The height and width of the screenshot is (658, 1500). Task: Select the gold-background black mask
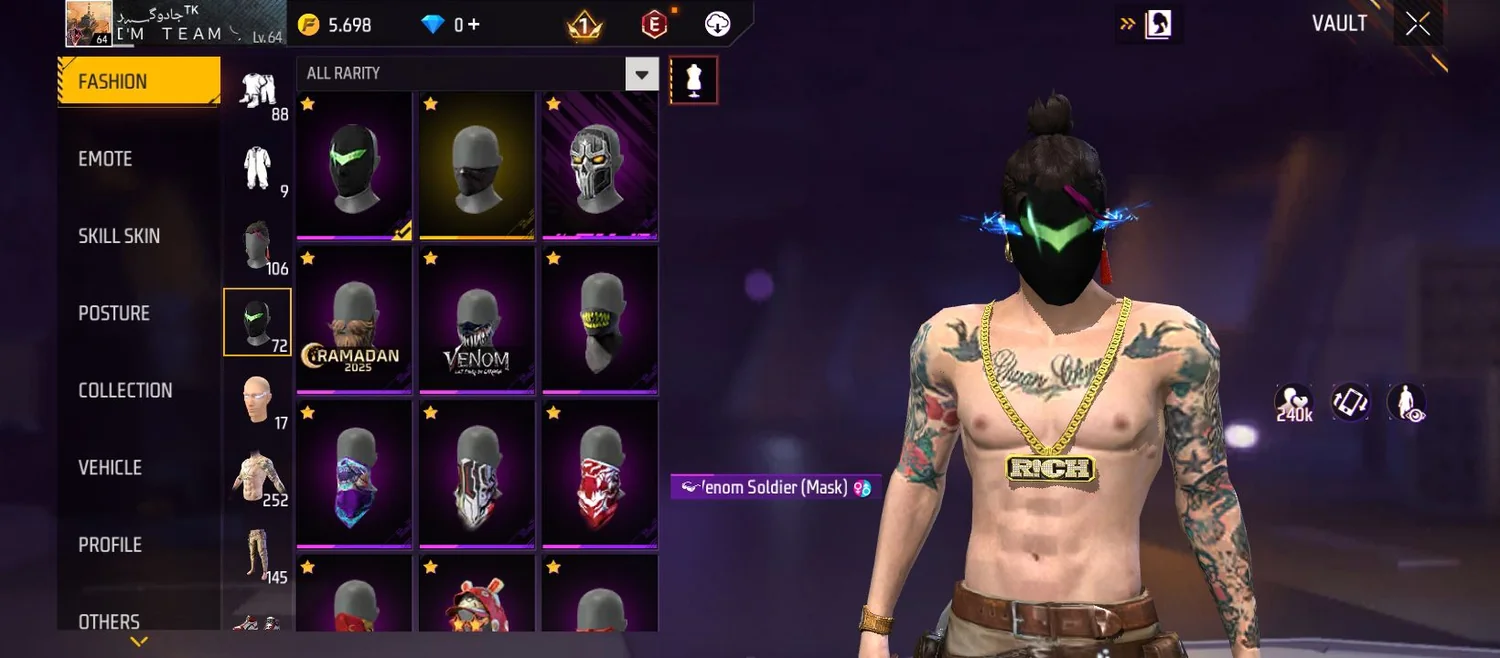click(x=477, y=165)
